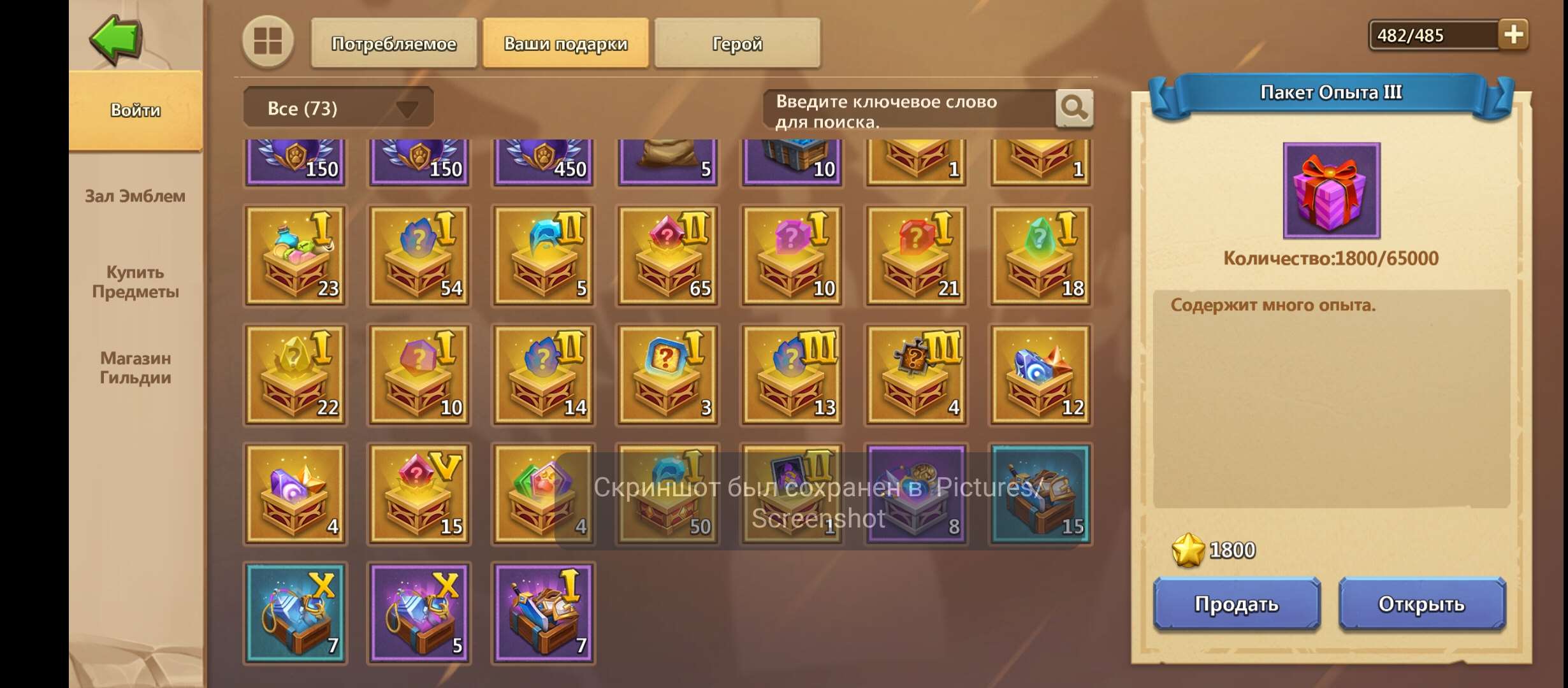
Task: Switch to the Герой tab
Action: [736, 43]
